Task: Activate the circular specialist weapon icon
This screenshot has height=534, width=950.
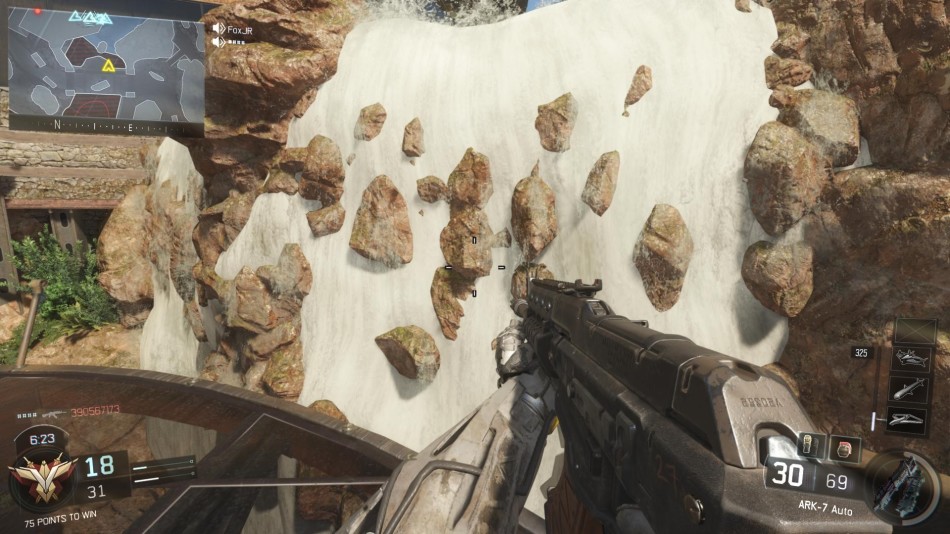Action: tap(905, 486)
